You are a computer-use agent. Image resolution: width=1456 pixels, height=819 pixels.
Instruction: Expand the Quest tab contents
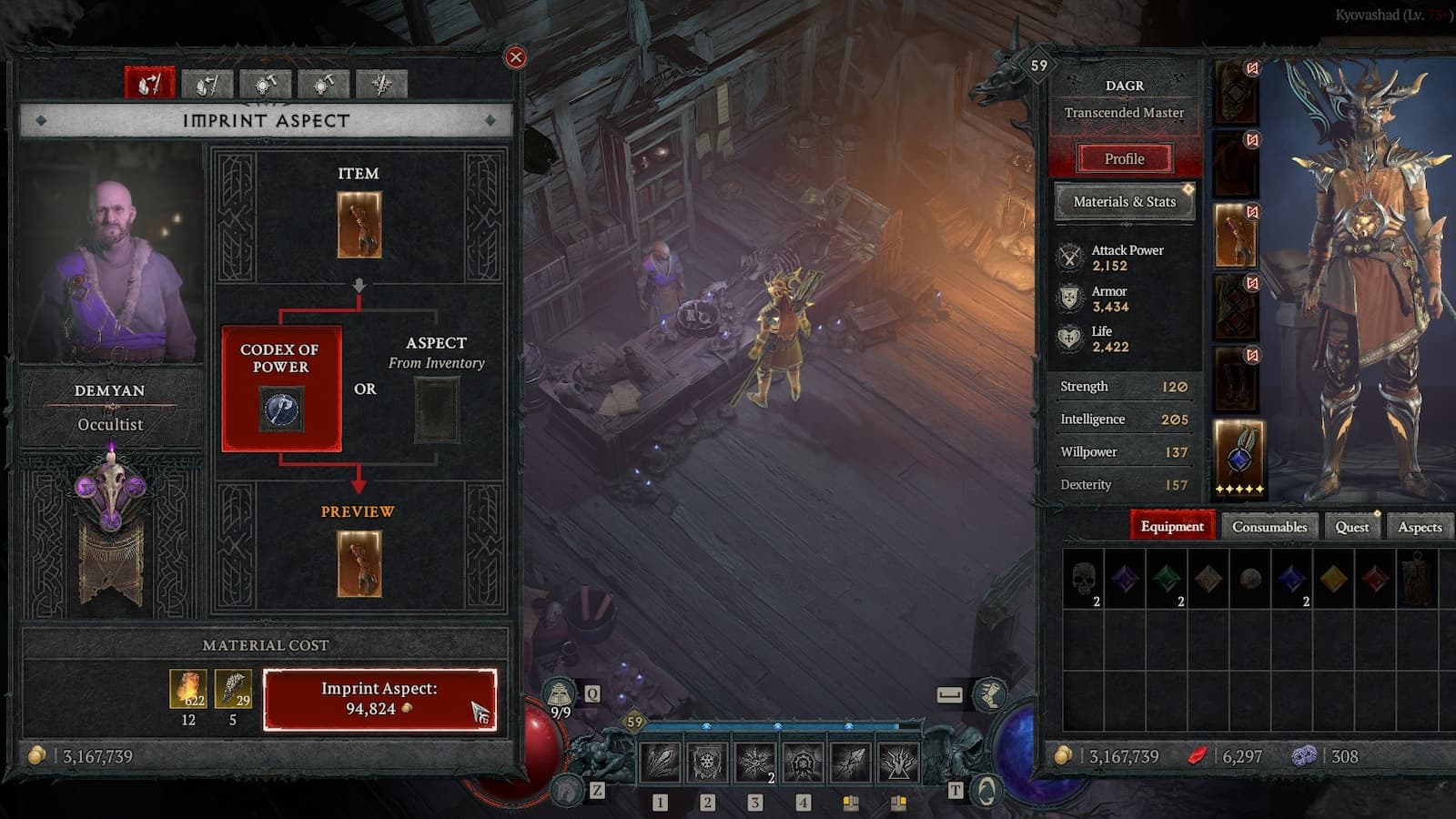(x=1352, y=527)
